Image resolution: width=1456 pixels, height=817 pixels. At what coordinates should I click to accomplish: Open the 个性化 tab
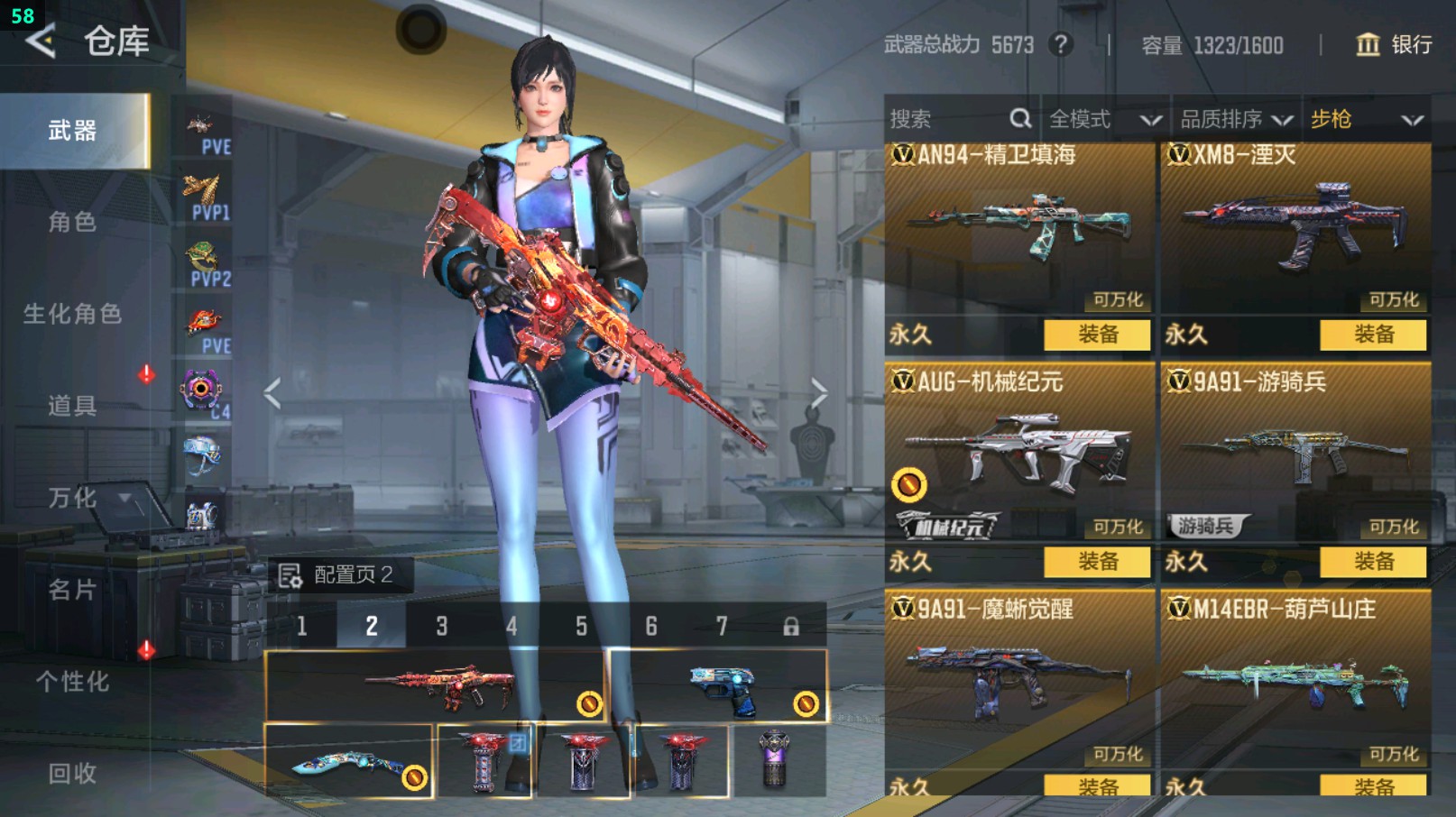click(x=72, y=682)
